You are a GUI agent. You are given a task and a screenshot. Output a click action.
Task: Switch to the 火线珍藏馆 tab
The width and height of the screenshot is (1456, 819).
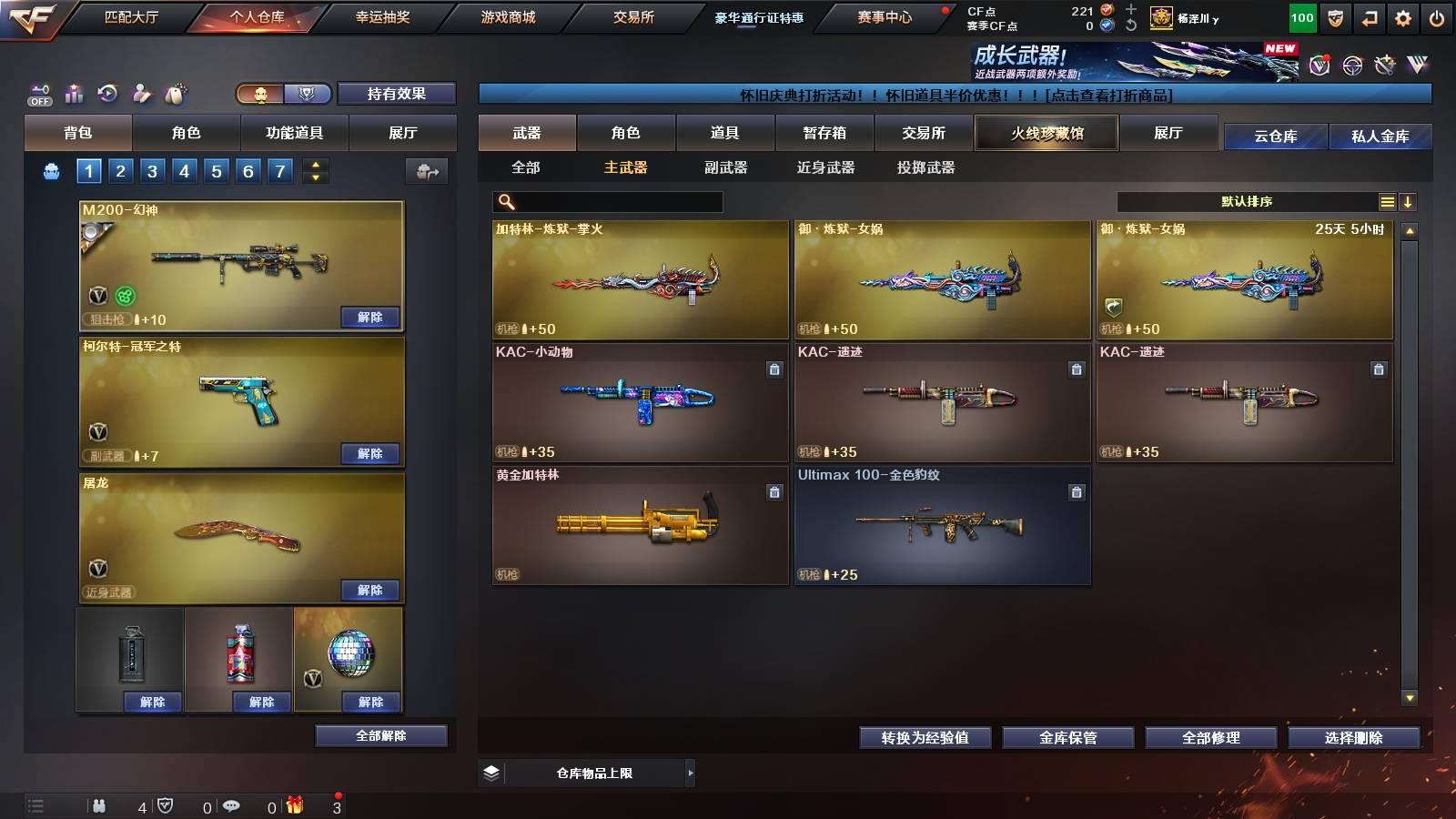click(x=1046, y=133)
